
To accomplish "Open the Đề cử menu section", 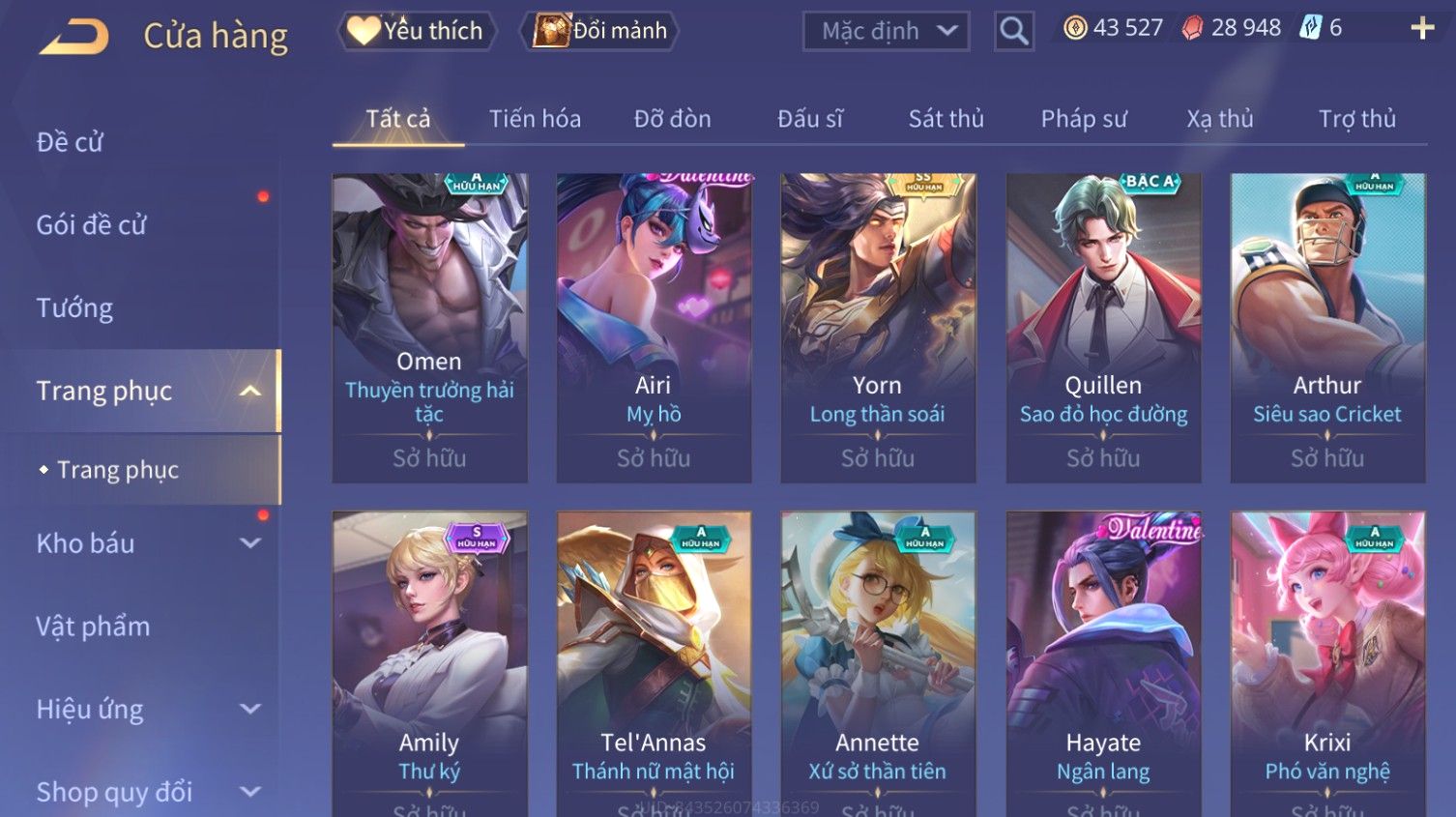I will pos(70,142).
